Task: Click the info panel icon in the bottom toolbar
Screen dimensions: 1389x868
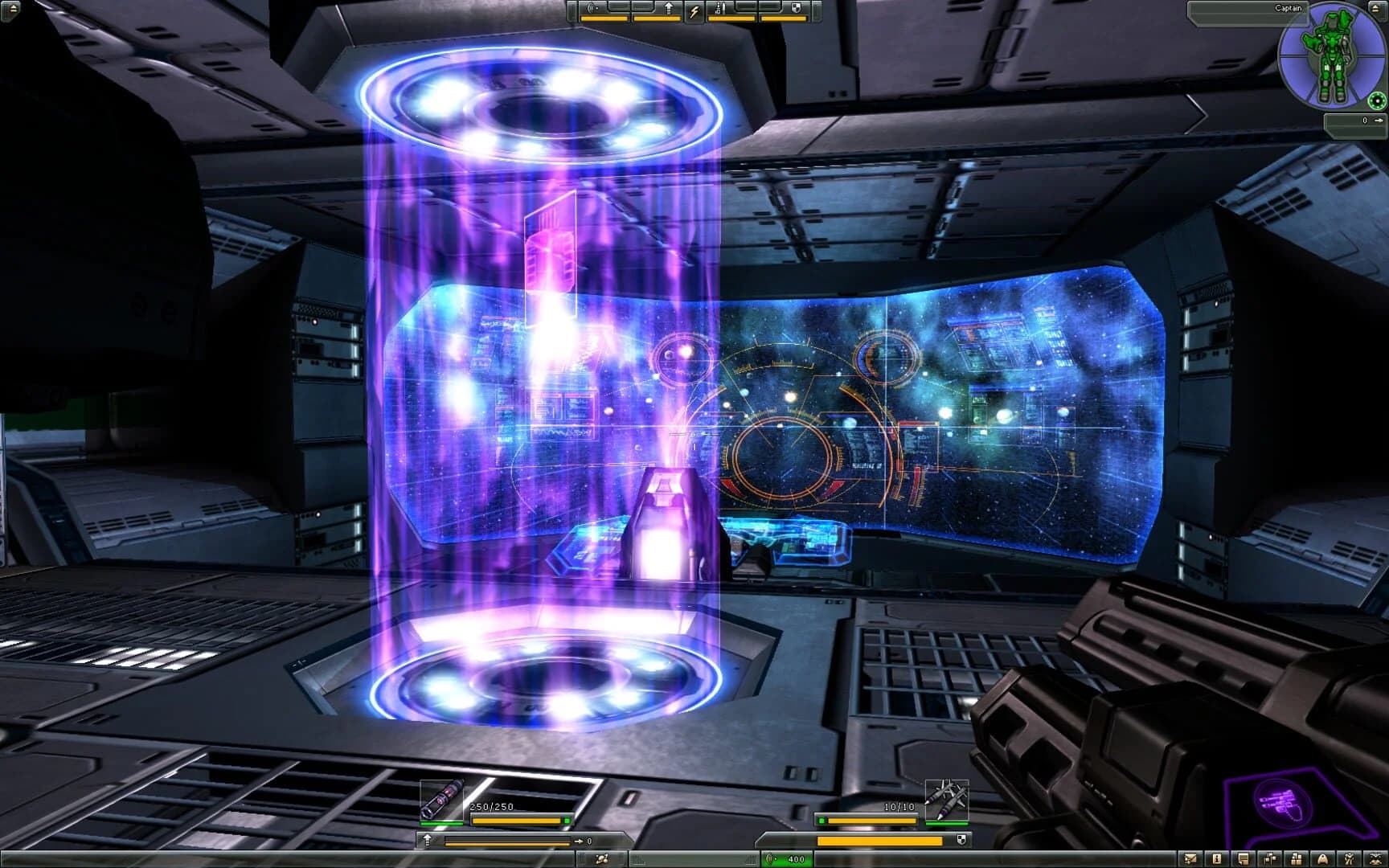Action: (x=1217, y=859)
